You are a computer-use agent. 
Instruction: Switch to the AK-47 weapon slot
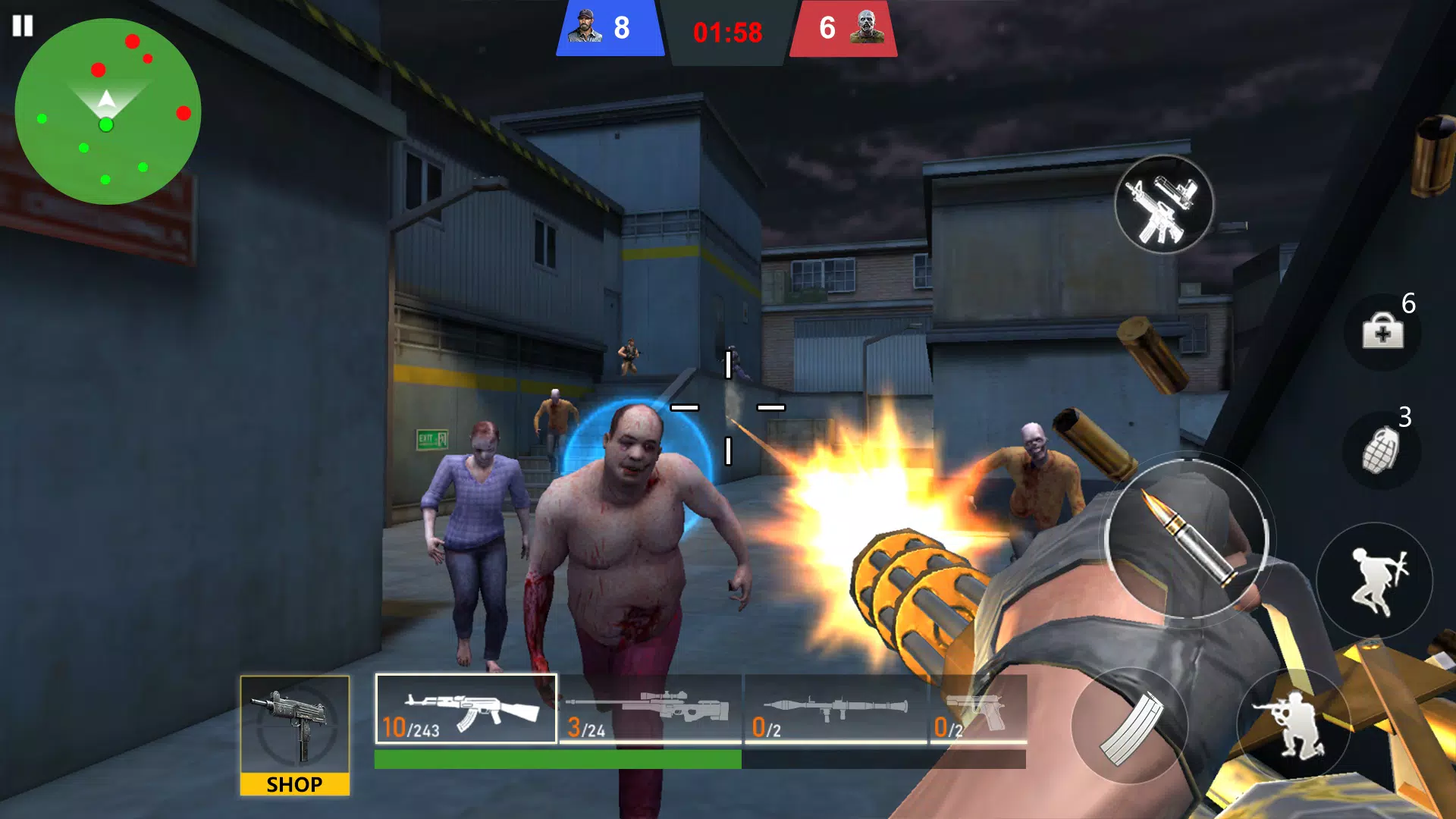pos(466,710)
